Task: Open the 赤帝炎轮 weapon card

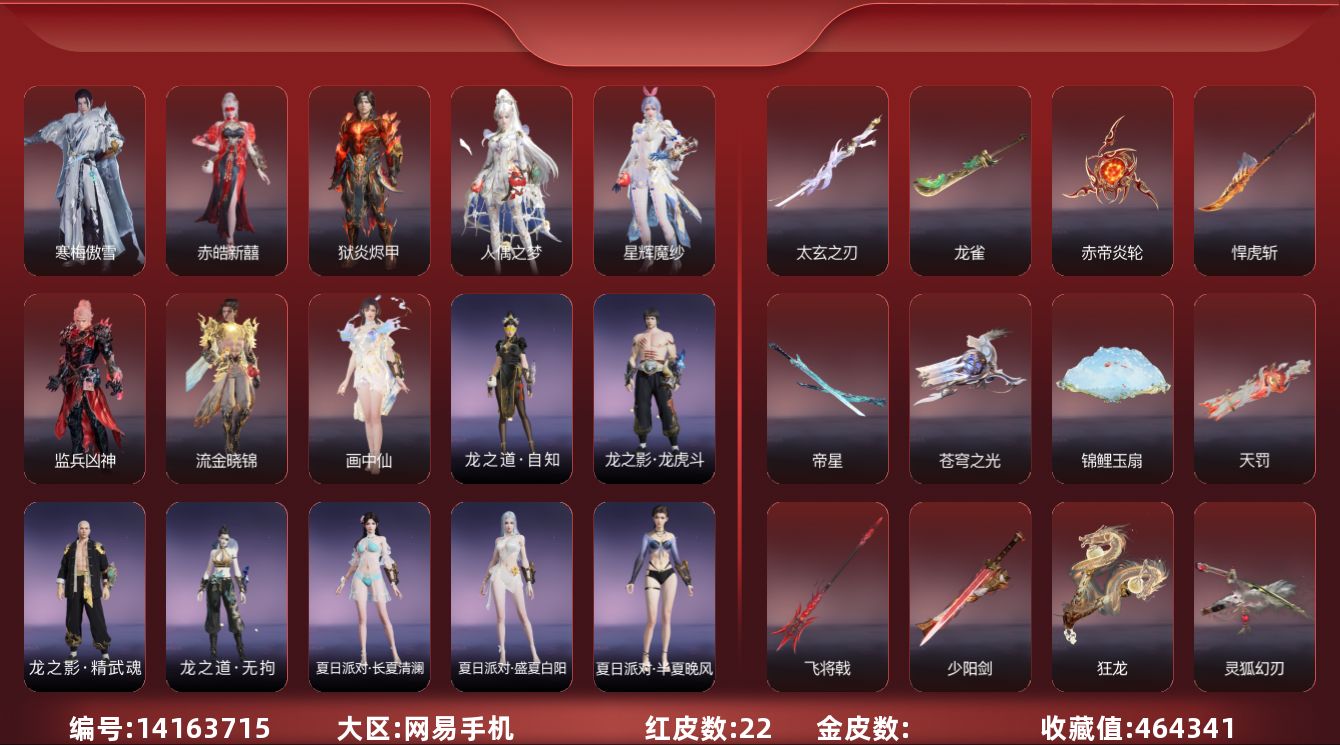Action: click(x=1112, y=181)
